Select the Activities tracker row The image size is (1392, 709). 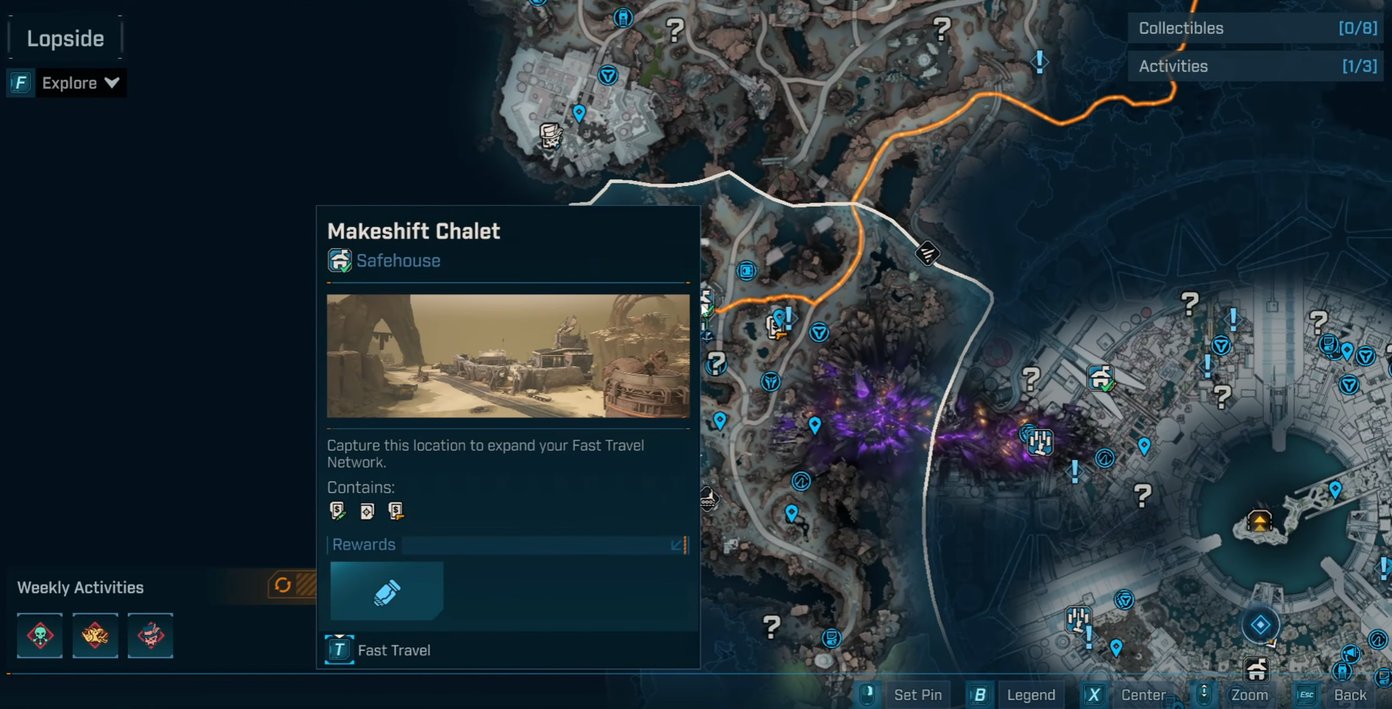(1255, 66)
